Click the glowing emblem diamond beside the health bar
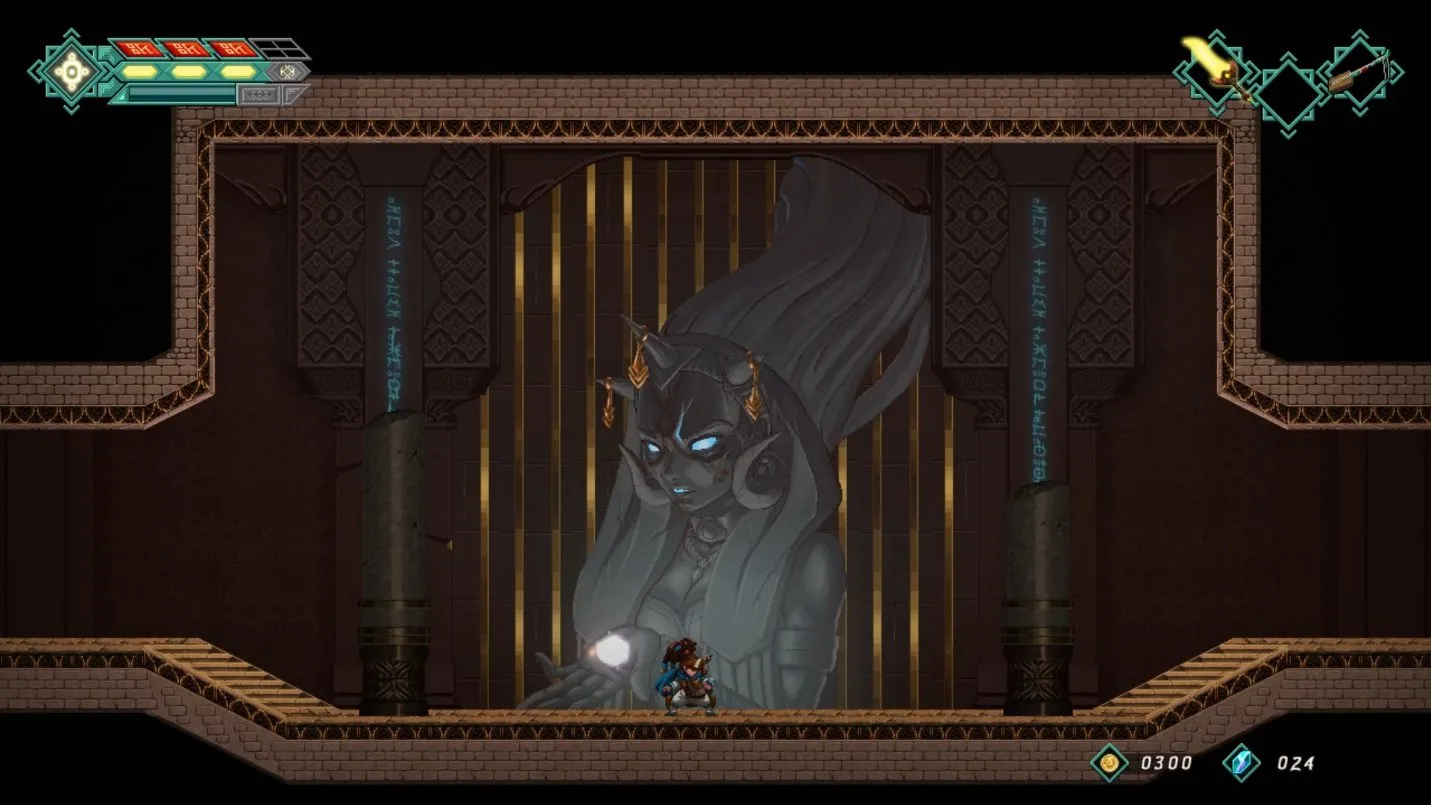Screen dimensions: 1431x805 [x=70, y=70]
